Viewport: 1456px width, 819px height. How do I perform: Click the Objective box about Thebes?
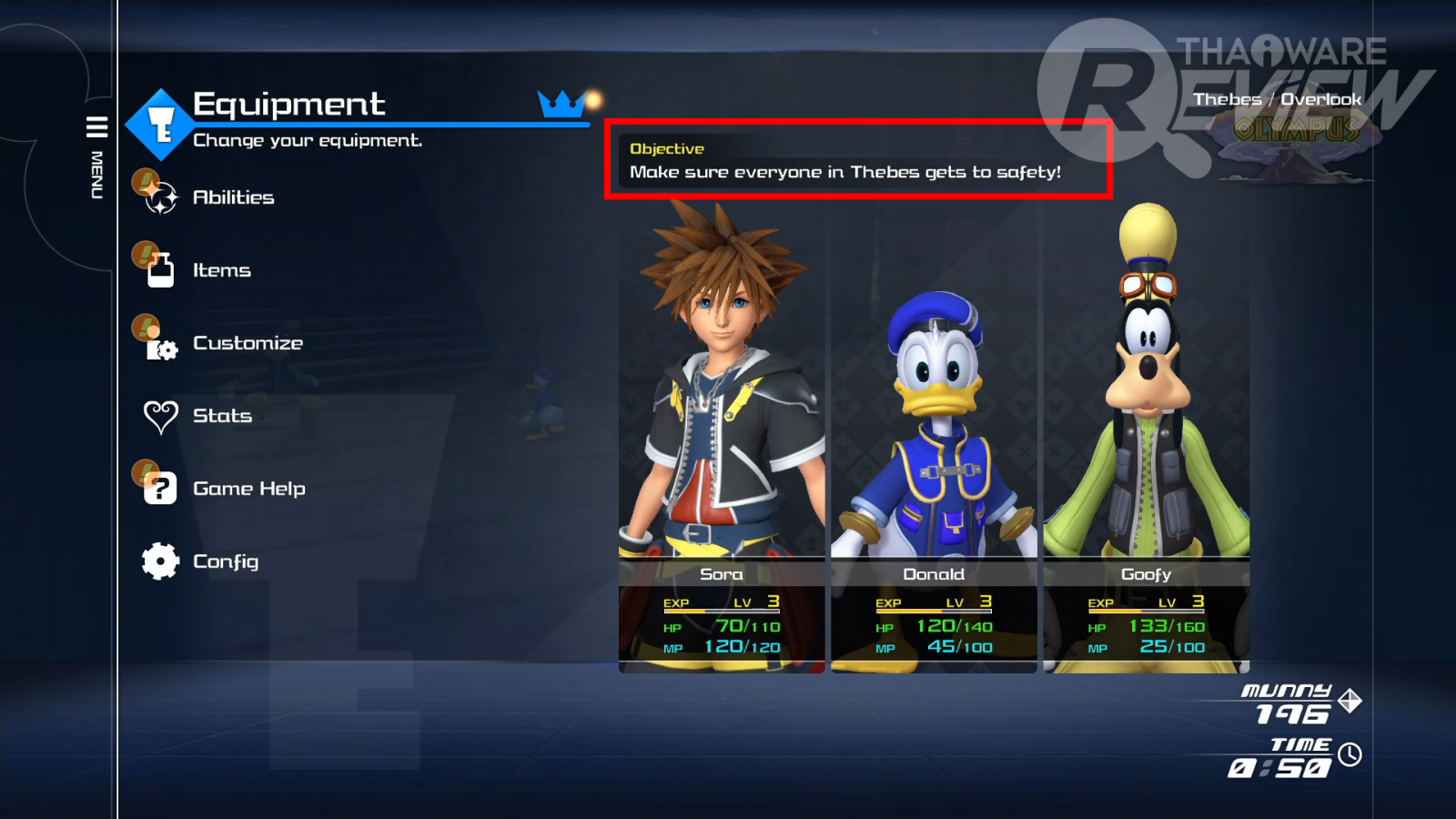858,160
